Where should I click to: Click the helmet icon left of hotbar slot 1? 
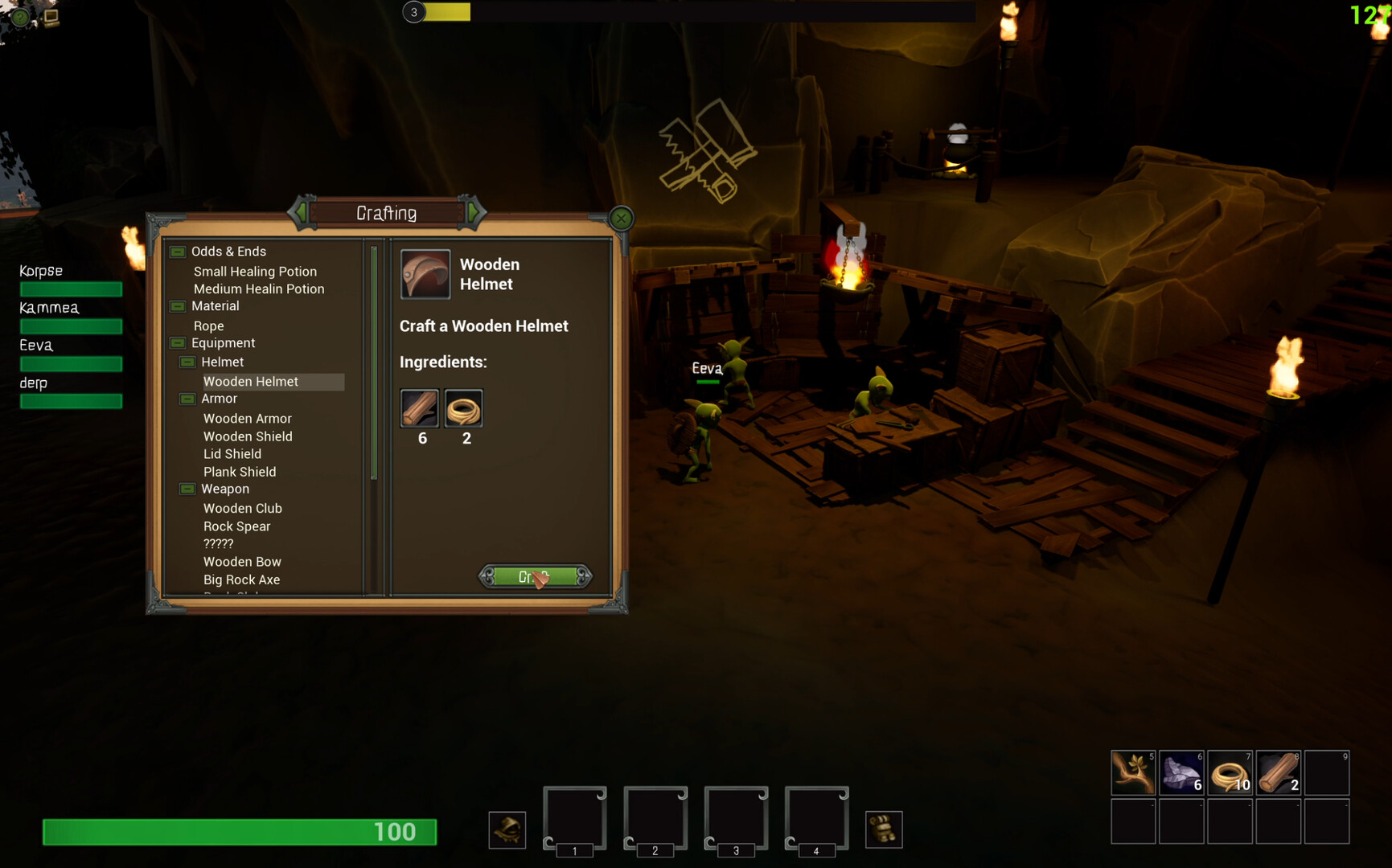tap(507, 830)
